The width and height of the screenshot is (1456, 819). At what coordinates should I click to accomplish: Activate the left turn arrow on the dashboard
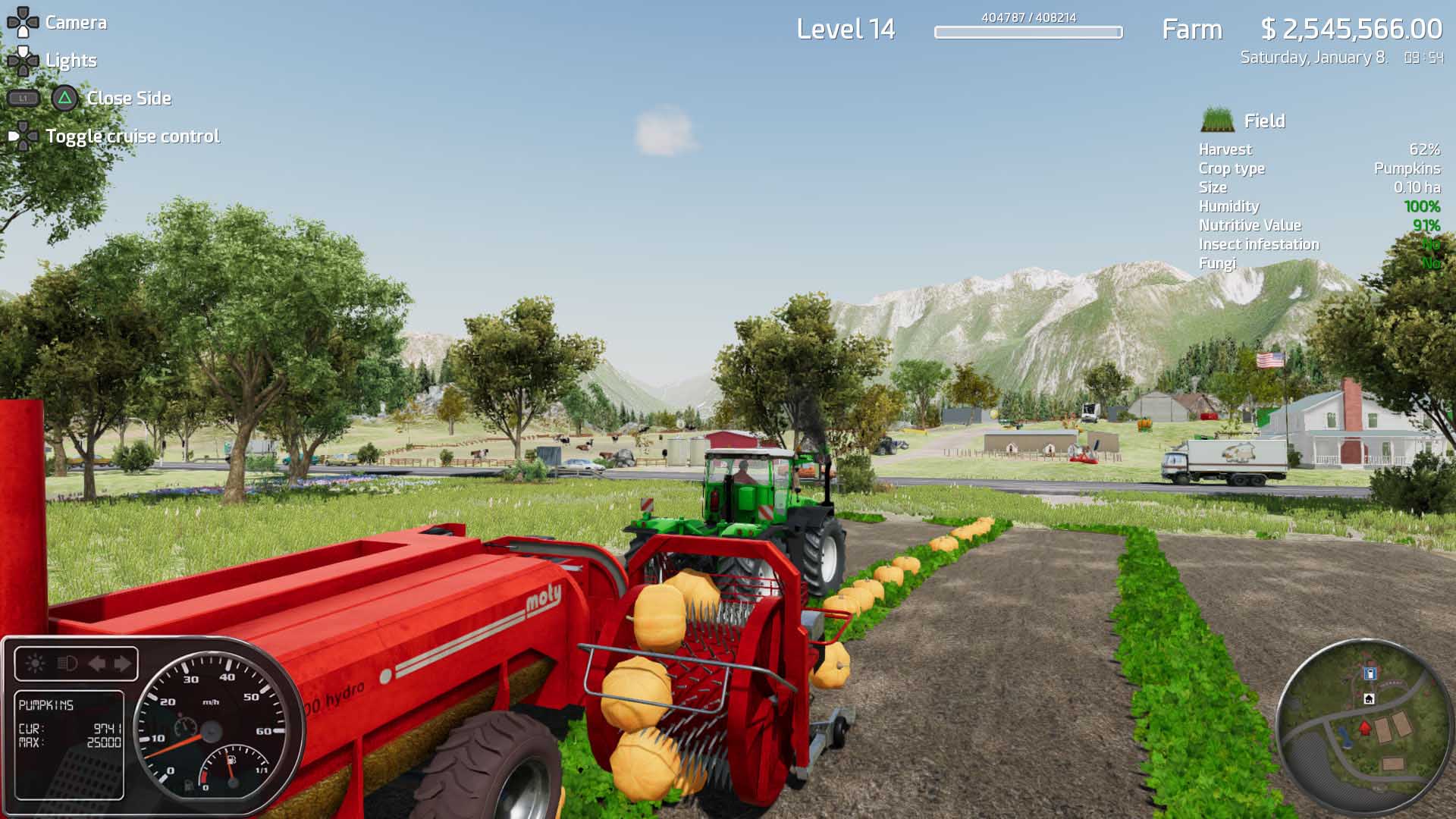pos(97,663)
